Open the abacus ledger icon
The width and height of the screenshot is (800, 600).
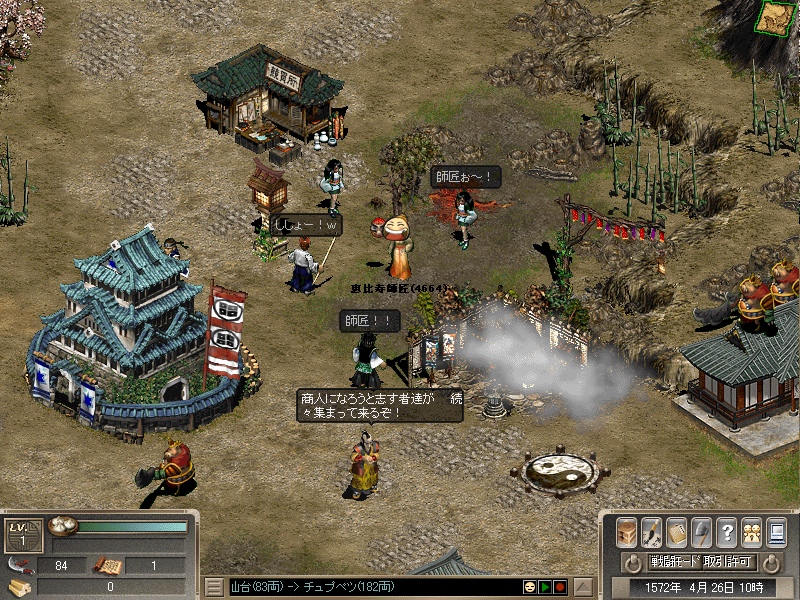click(x=677, y=531)
